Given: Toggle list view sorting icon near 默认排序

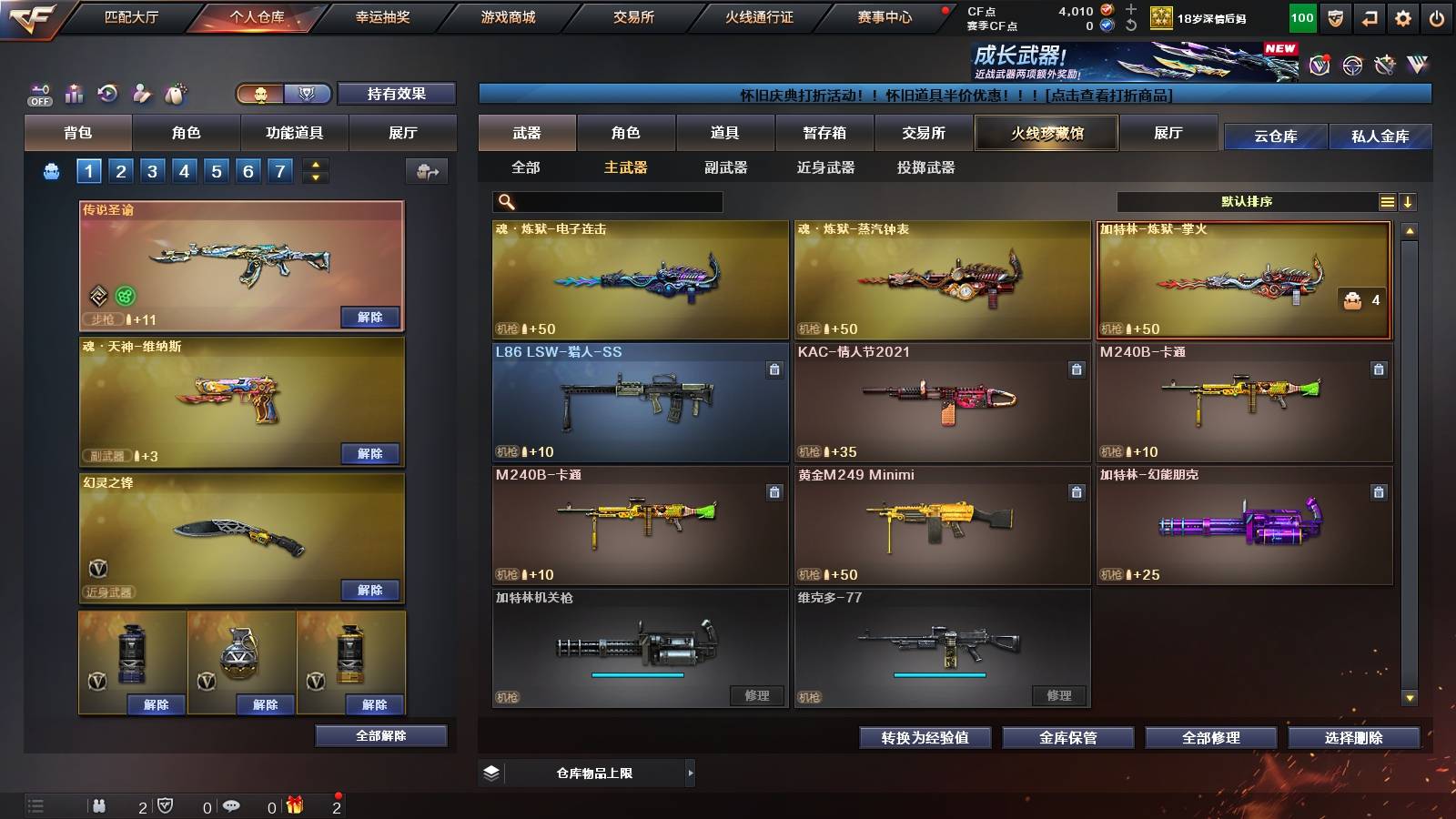Looking at the screenshot, I should tap(1387, 201).
